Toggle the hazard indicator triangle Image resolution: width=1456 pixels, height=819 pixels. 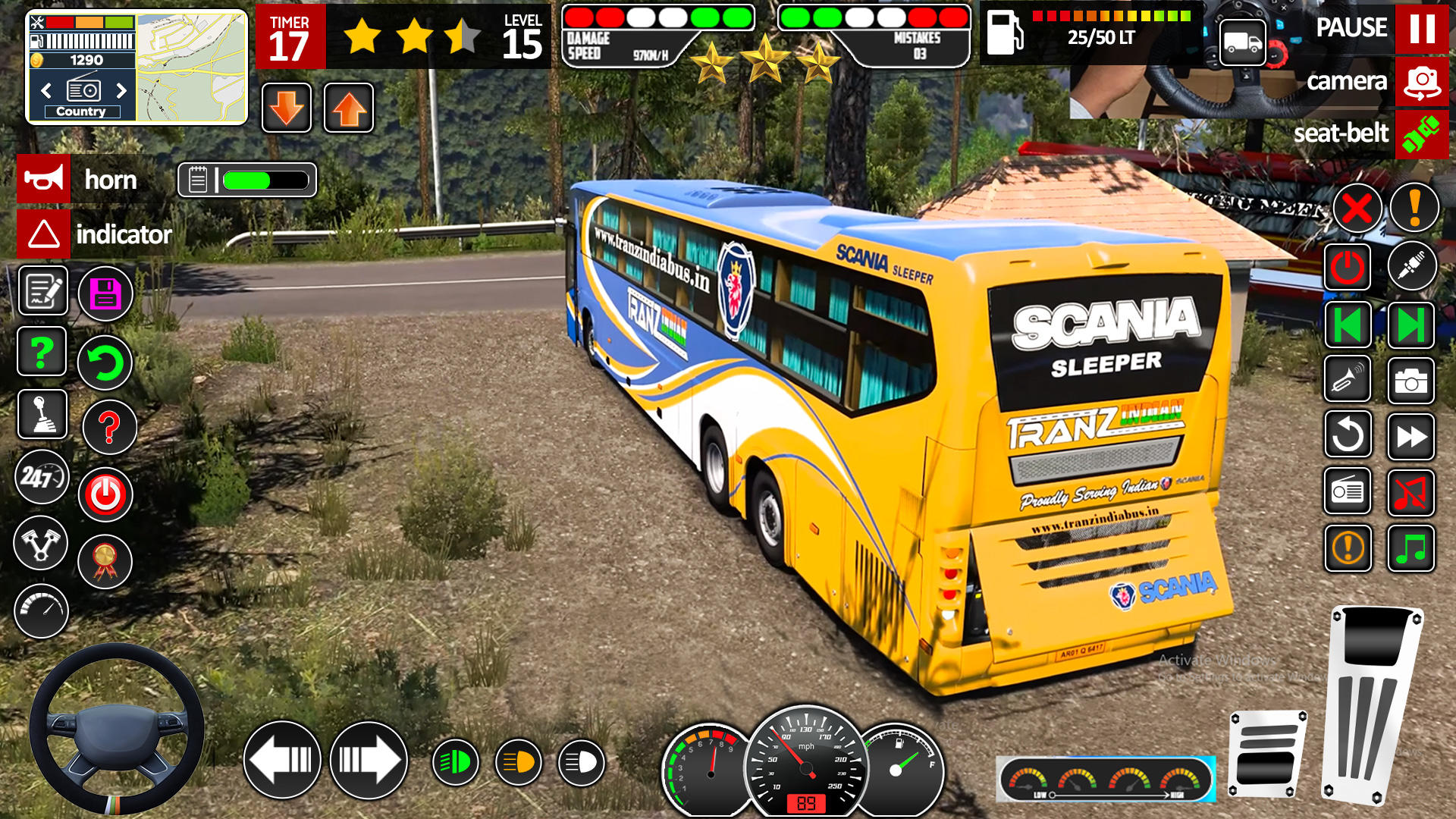(44, 234)
